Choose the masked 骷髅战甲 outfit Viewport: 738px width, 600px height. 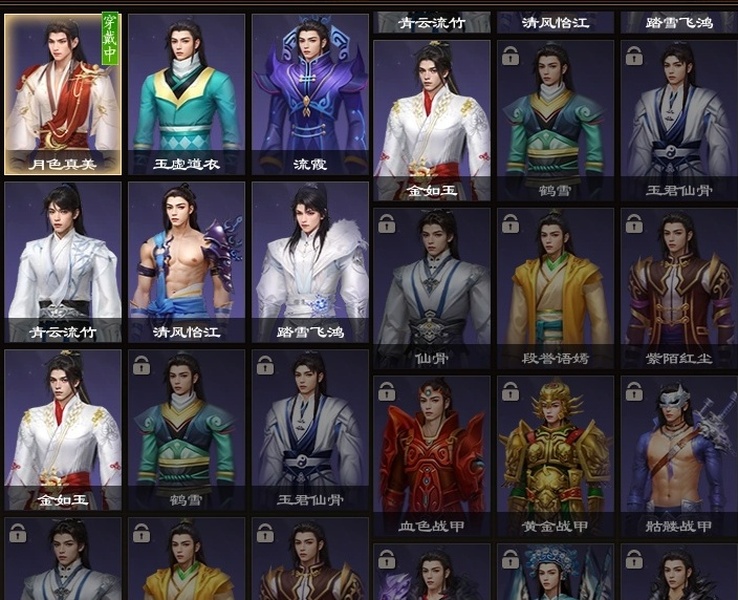click(x=679, y=456)
